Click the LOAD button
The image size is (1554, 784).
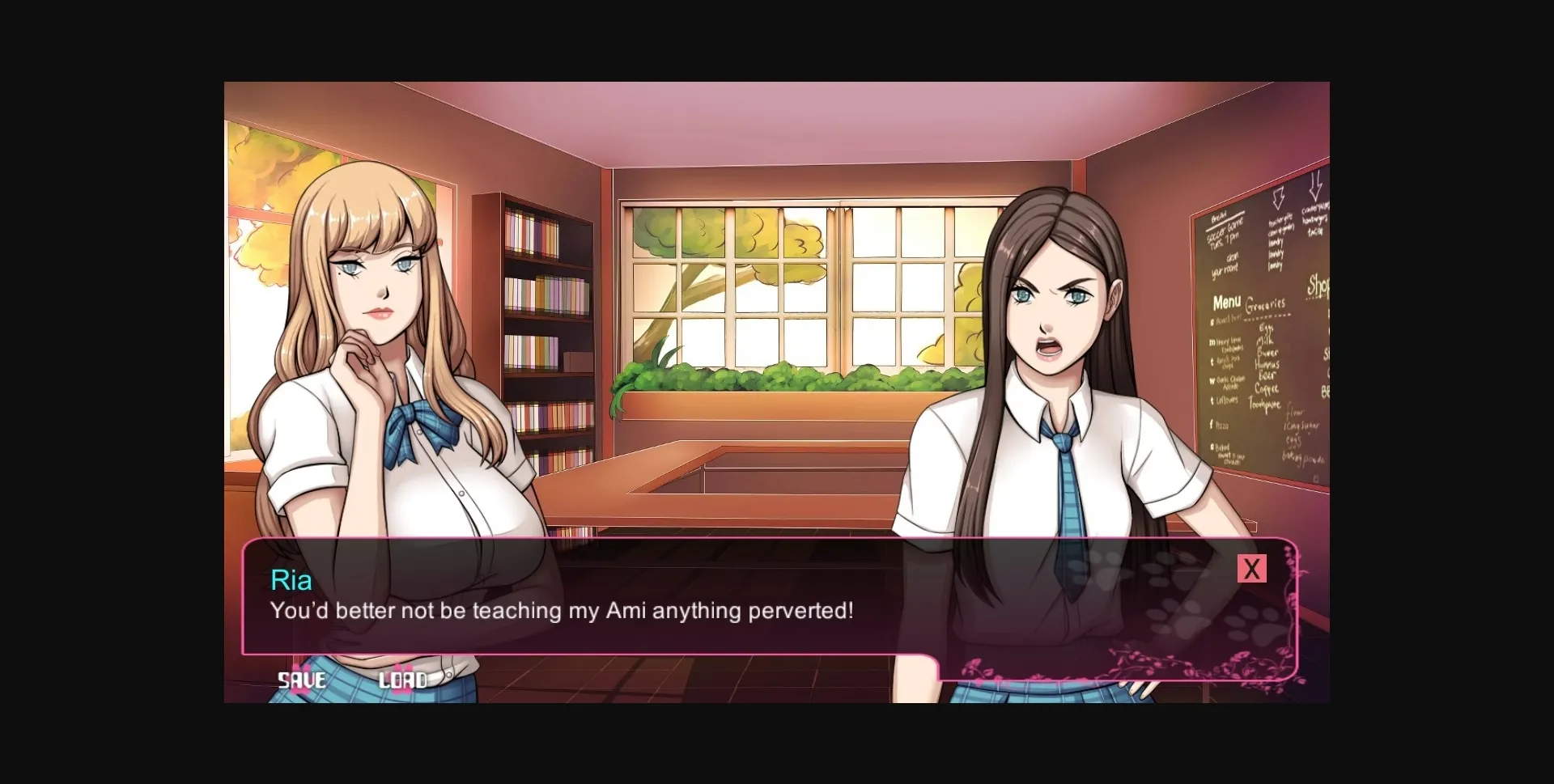405,680
